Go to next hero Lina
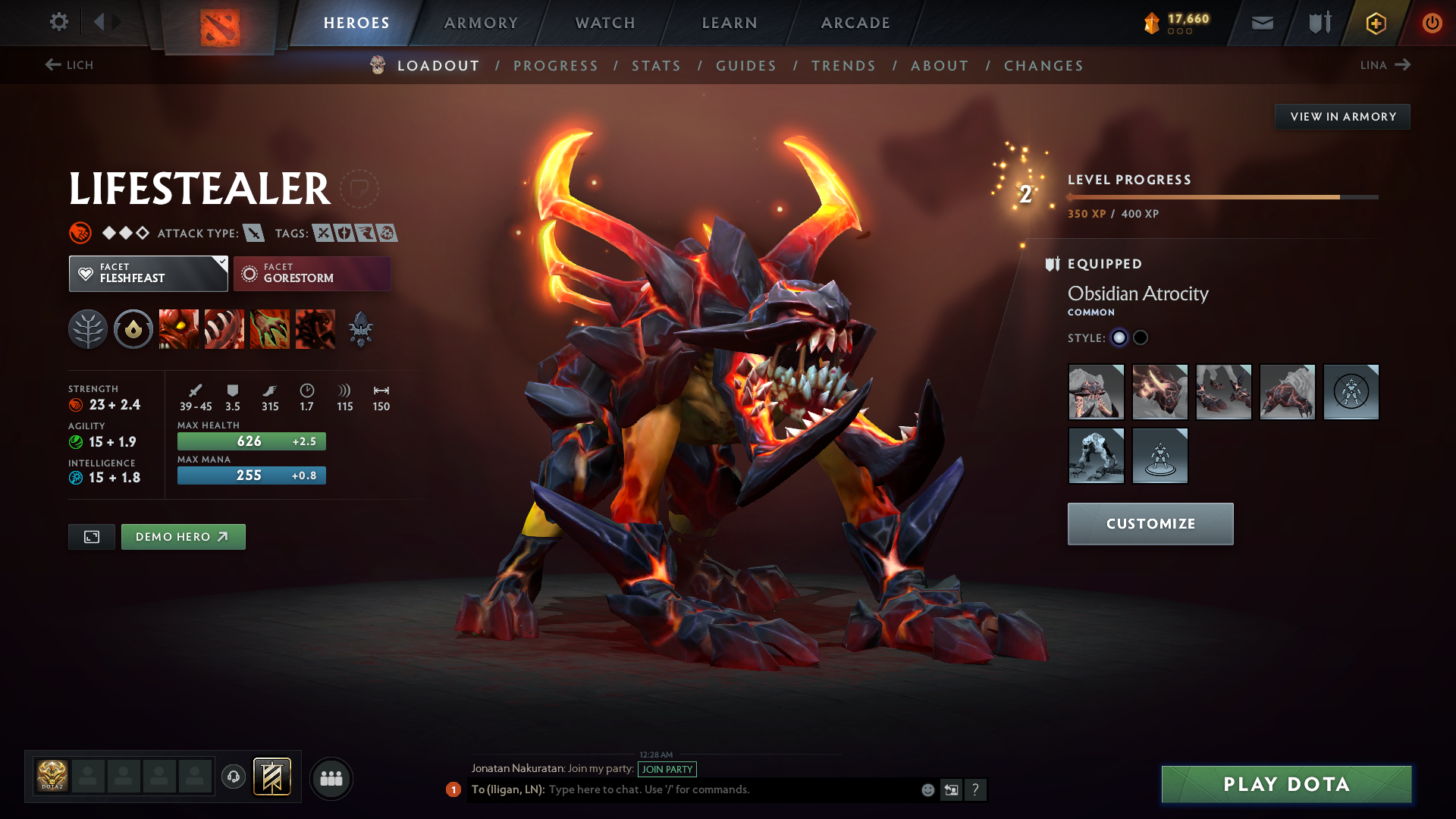 (1385, 65)
